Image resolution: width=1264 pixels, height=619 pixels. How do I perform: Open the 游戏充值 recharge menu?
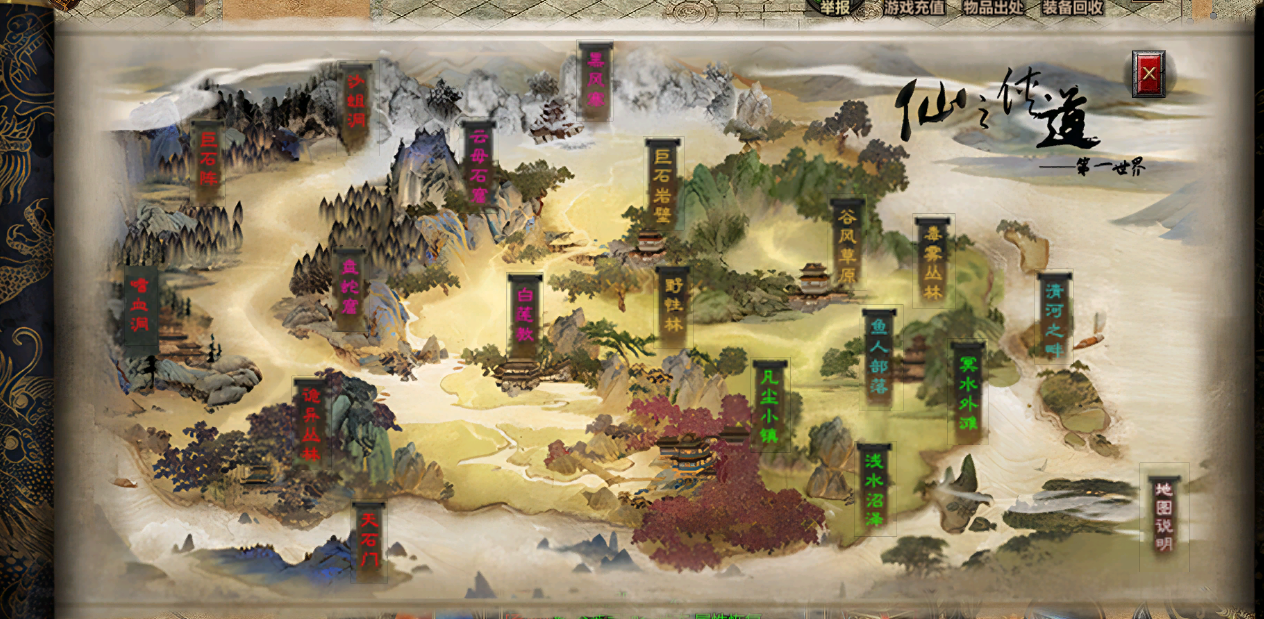[914, 8]
